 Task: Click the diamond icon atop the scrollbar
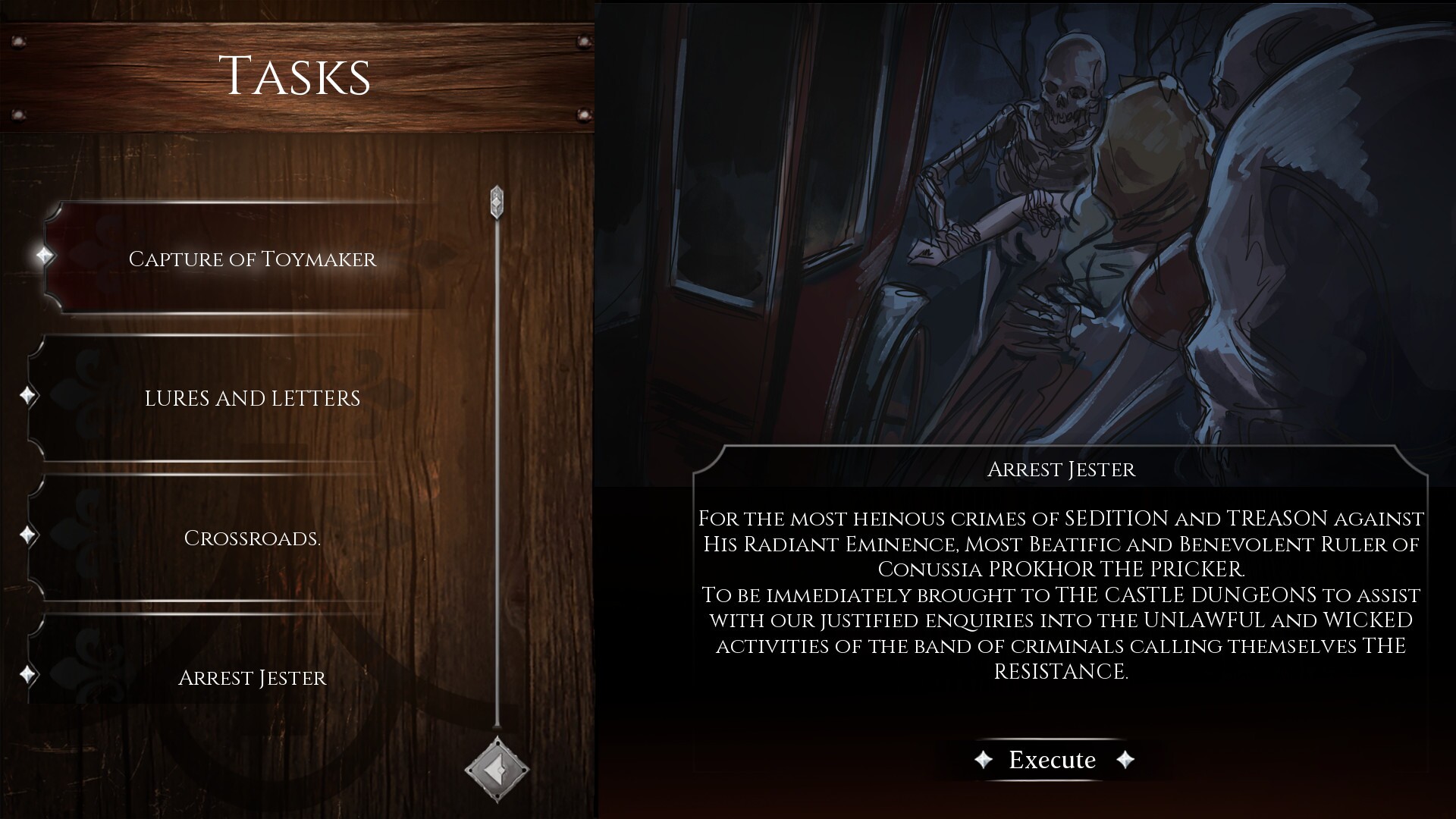[x=497, y=201]
